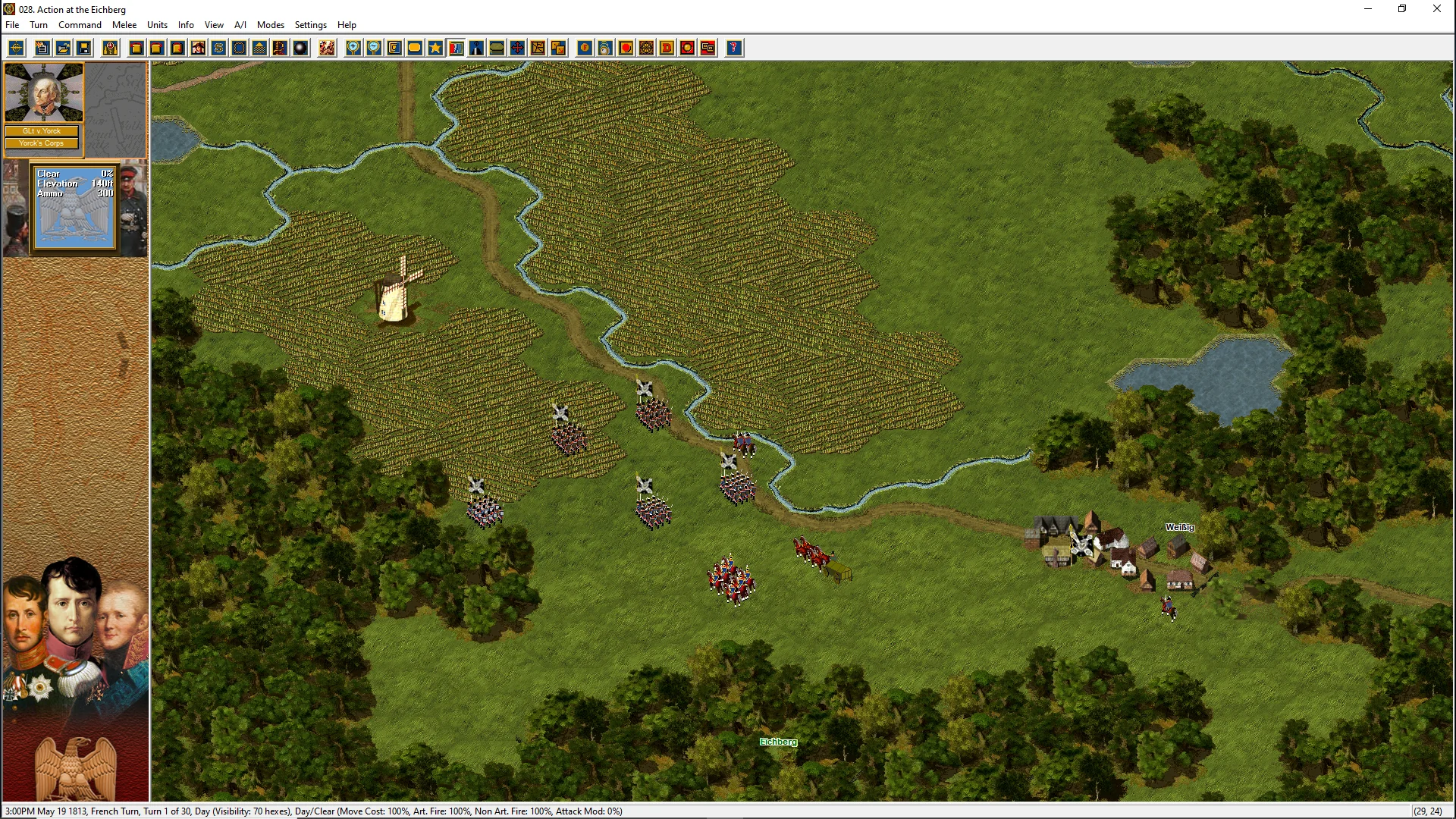Select the cavalry unit with red horses

(x=731, y=580)
